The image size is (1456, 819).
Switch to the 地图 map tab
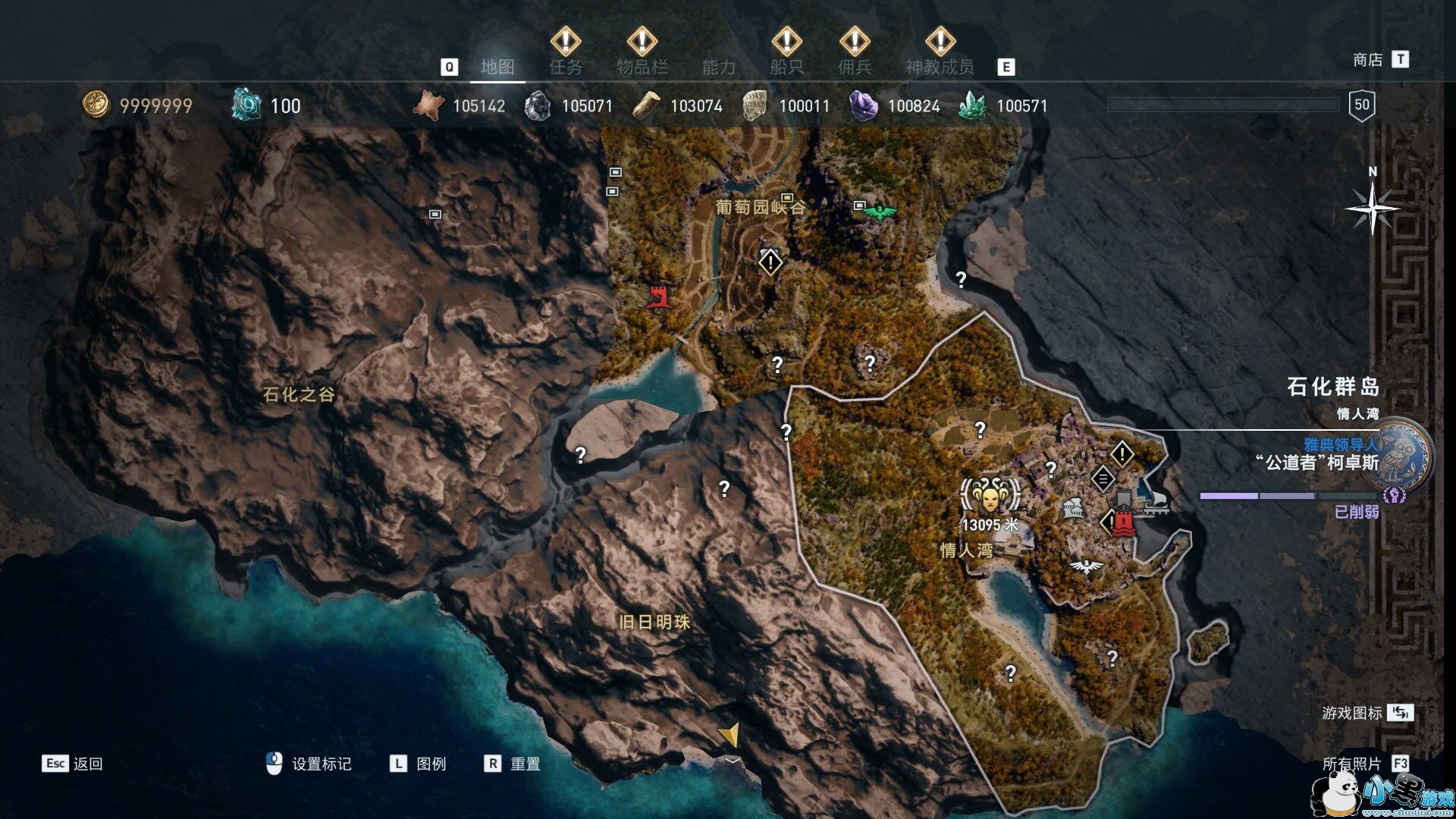pyautogui.click(x=497, y=67)
